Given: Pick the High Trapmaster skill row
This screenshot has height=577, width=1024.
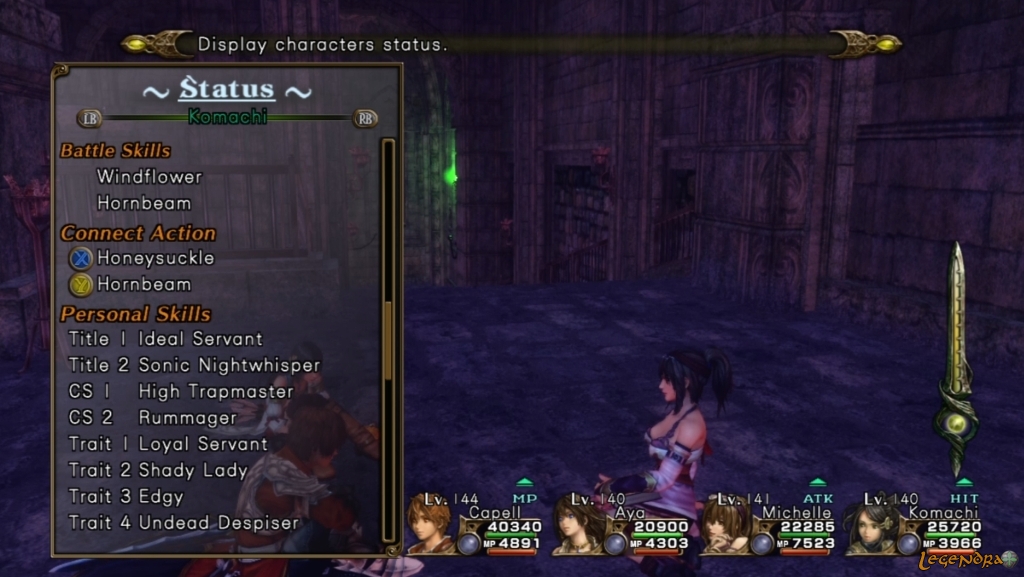Looking at the screenshot, I should (x=180, y=391).
